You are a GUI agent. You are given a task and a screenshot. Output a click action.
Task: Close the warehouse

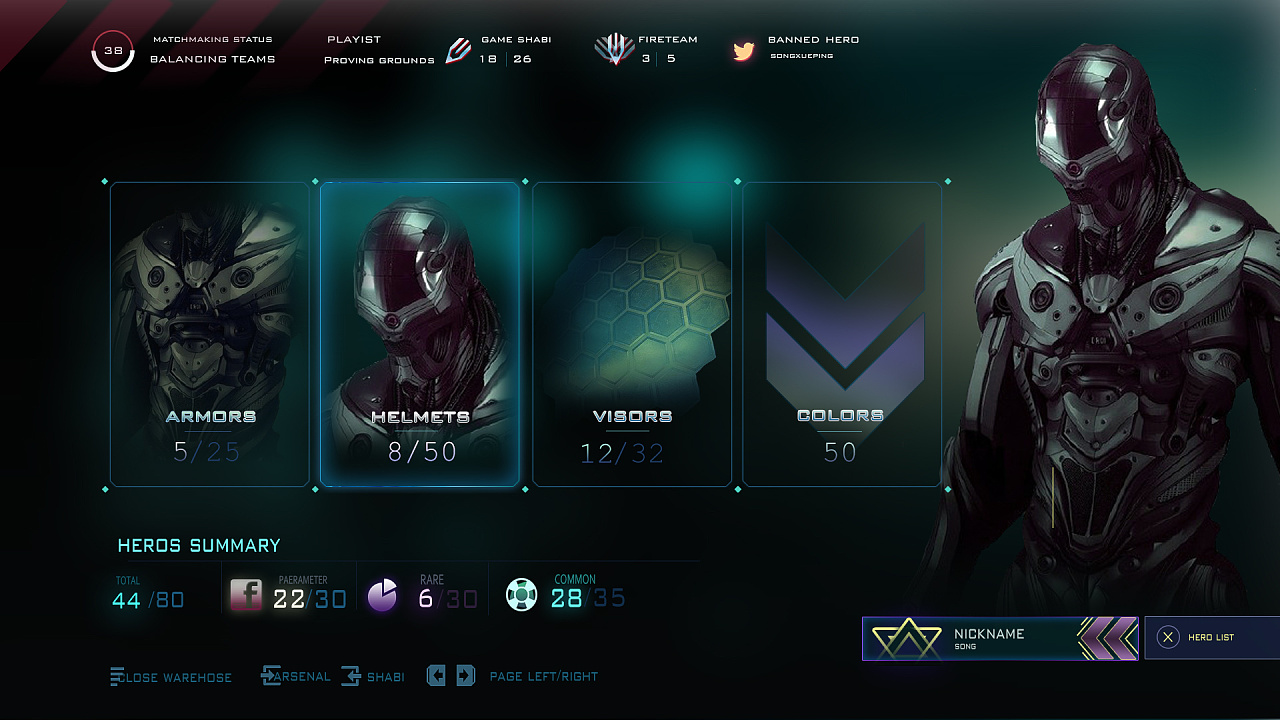pyautogui.click(x=171, y=677)
